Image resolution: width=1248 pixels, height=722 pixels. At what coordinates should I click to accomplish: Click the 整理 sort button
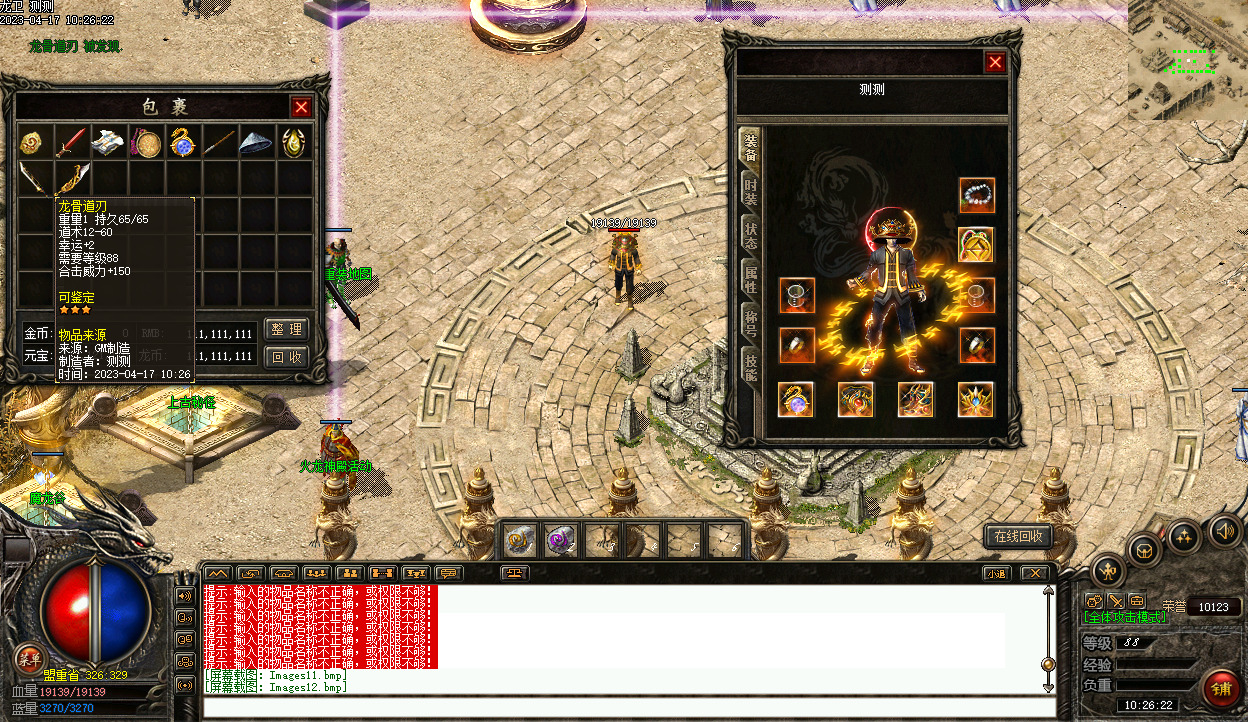click(287, 330)
